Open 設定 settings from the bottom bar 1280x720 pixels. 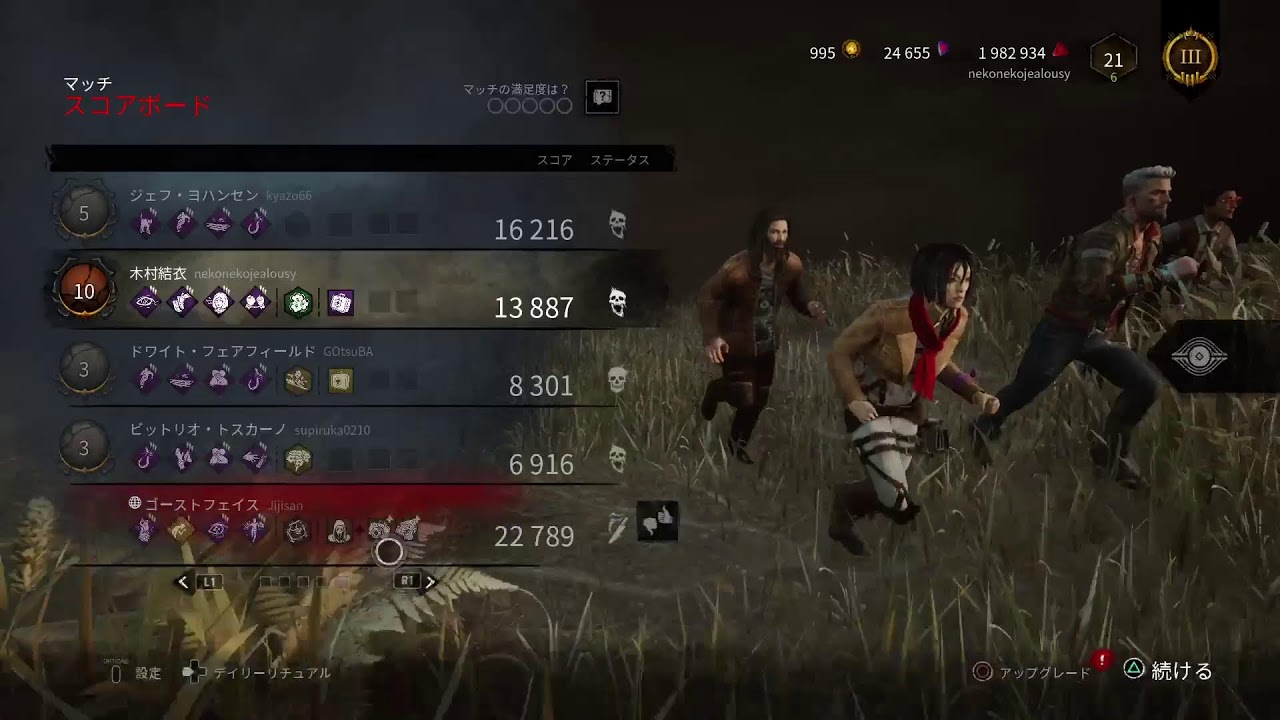coord(148,673)
